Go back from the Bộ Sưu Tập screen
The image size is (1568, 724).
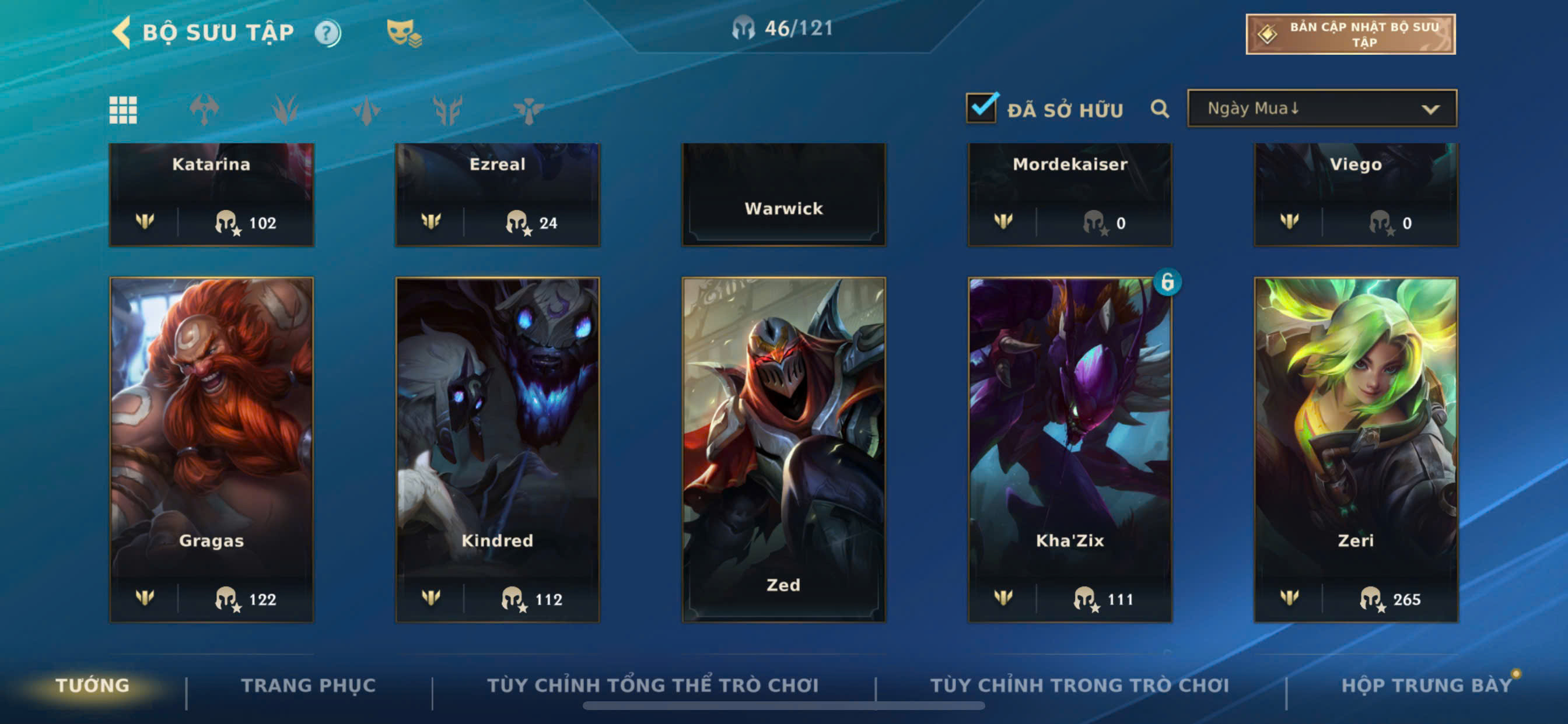coord(122,31)
